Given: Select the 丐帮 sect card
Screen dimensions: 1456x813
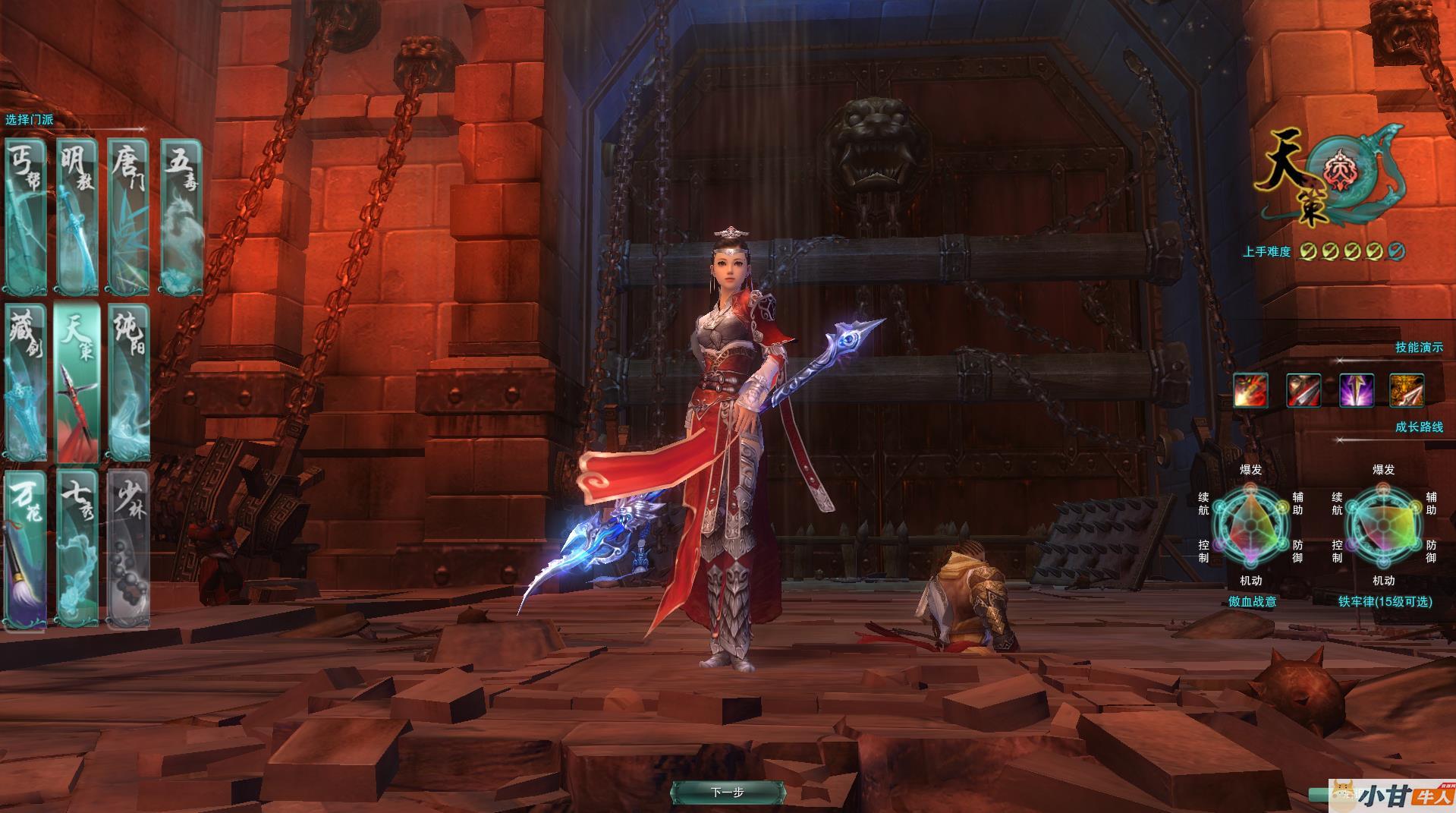Looking at the screenshot, I should tap(26, 216).
